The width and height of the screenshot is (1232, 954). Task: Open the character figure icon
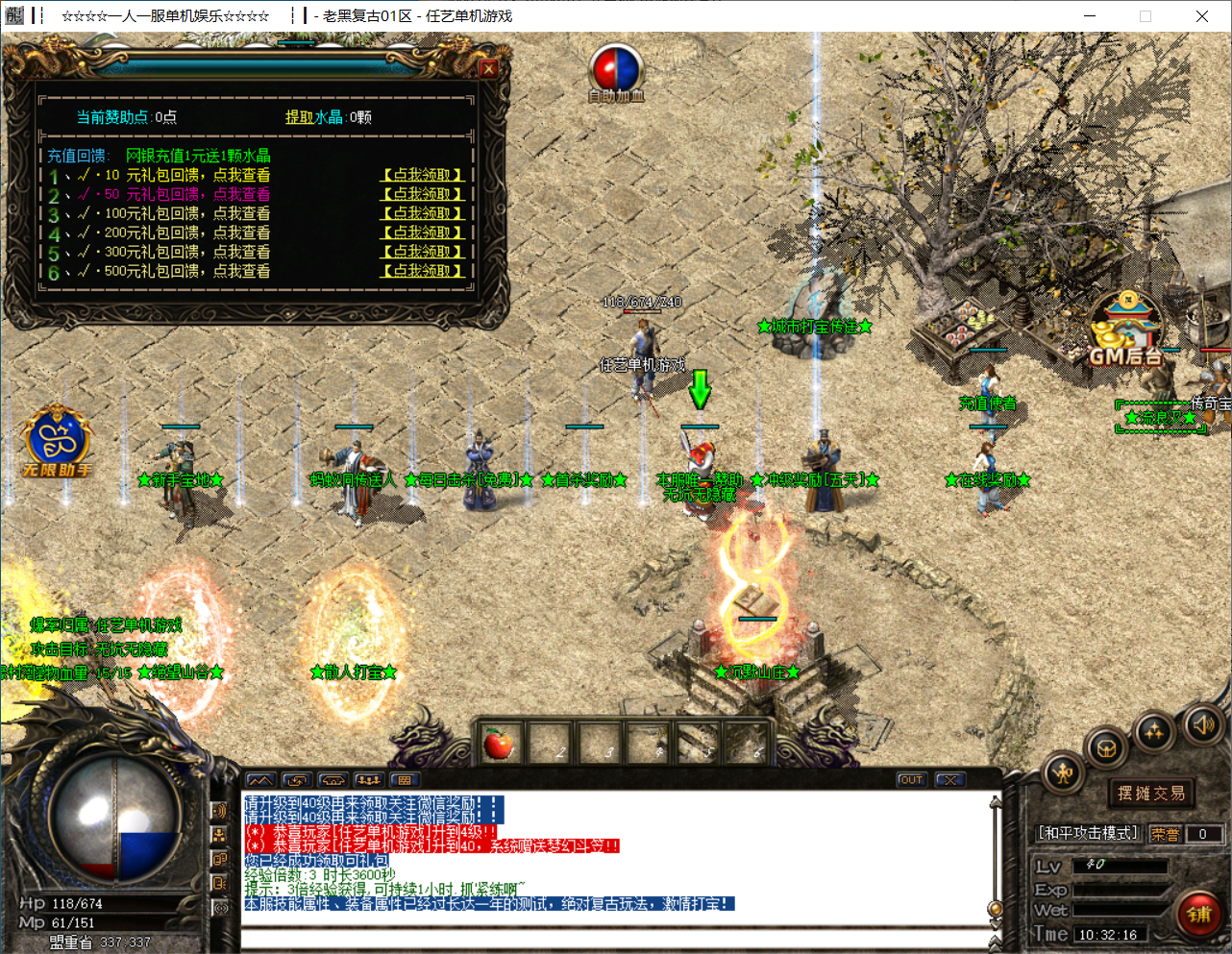click(x=1063, y=773)
